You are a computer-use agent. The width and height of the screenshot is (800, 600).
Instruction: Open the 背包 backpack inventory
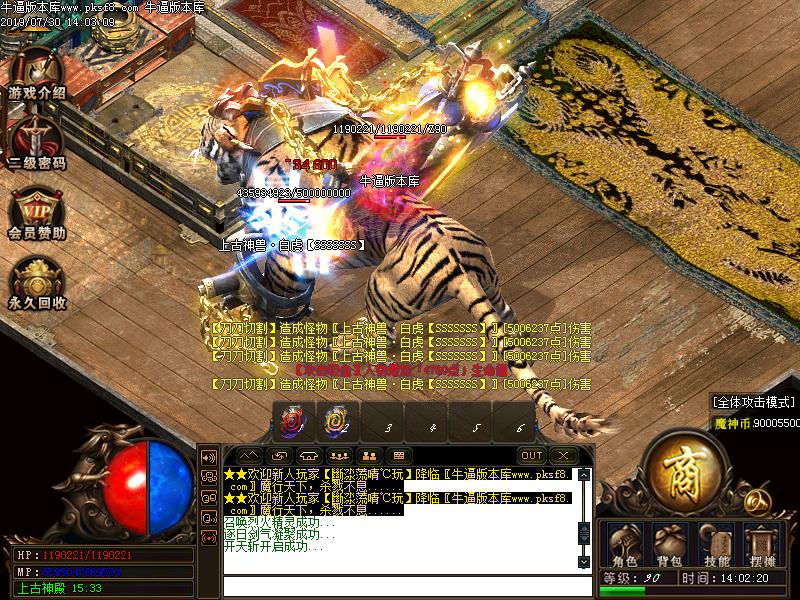670,546
